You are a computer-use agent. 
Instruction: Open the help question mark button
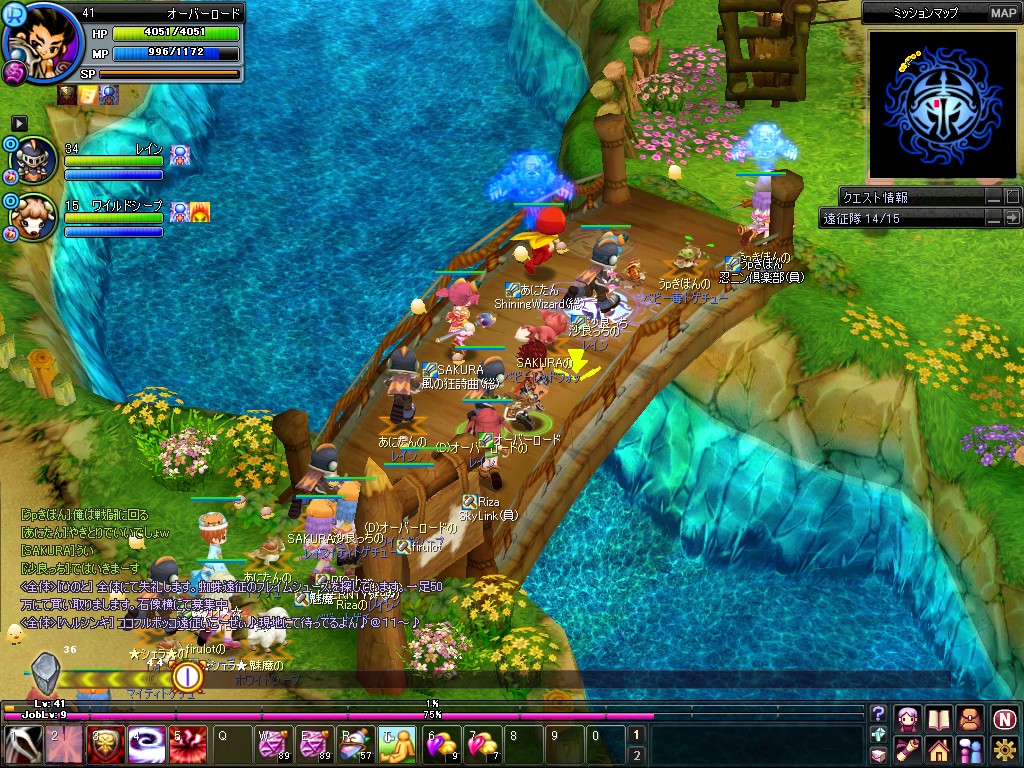click(878, 714)
